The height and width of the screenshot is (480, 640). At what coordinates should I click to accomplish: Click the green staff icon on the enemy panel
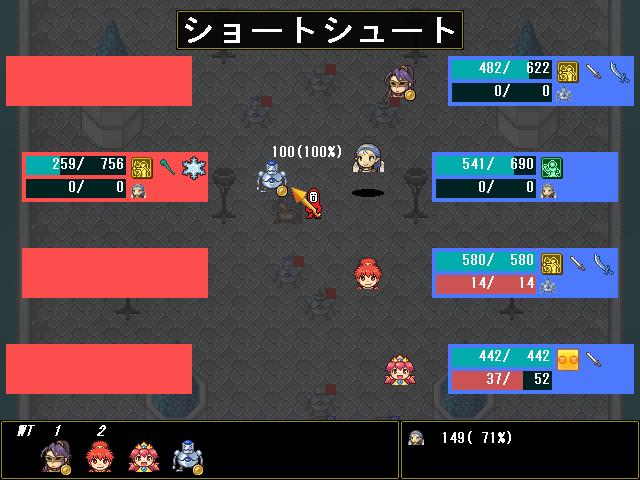[168, 166]
